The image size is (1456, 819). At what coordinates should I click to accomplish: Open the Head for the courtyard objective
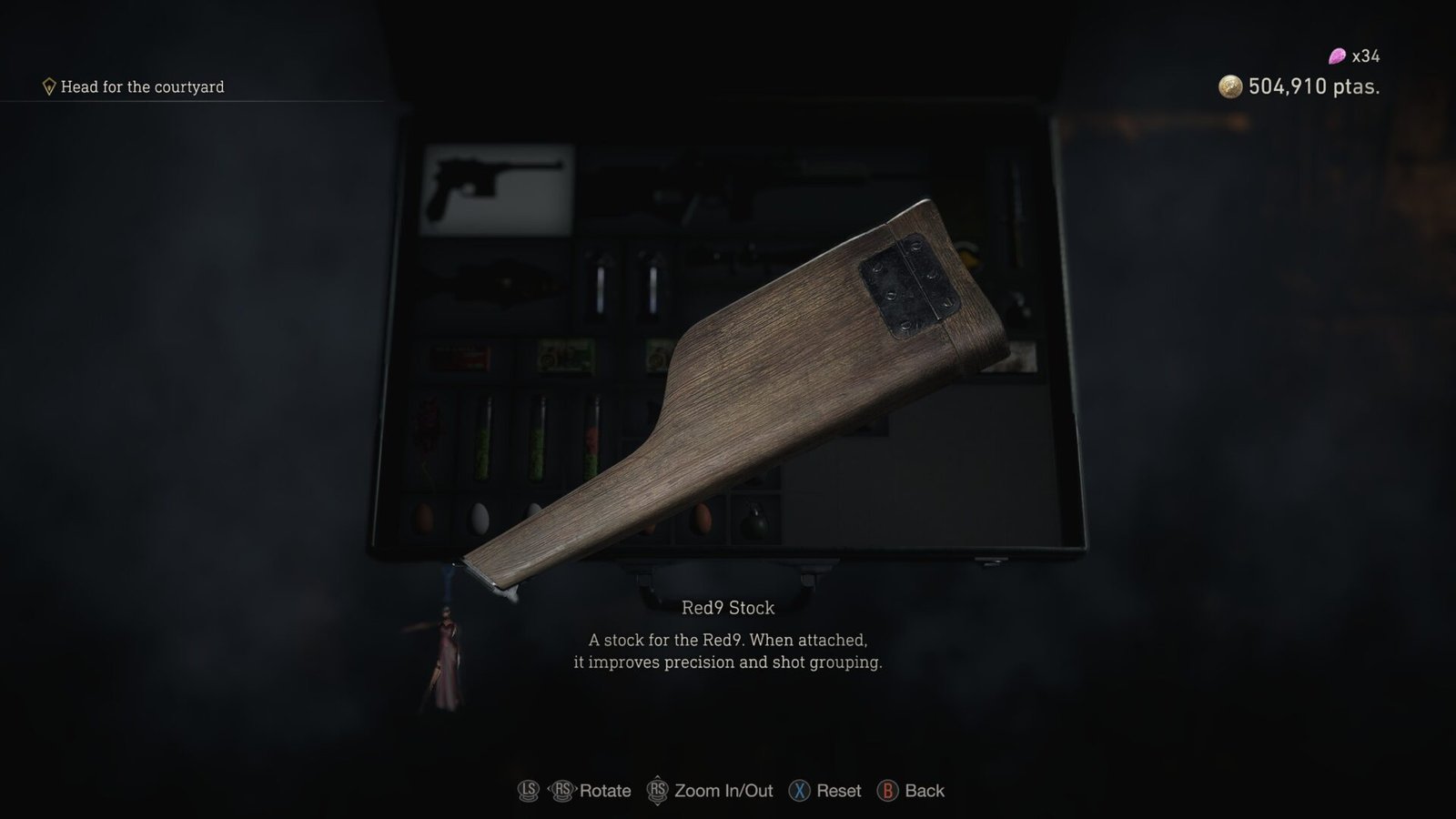(146, 88)
